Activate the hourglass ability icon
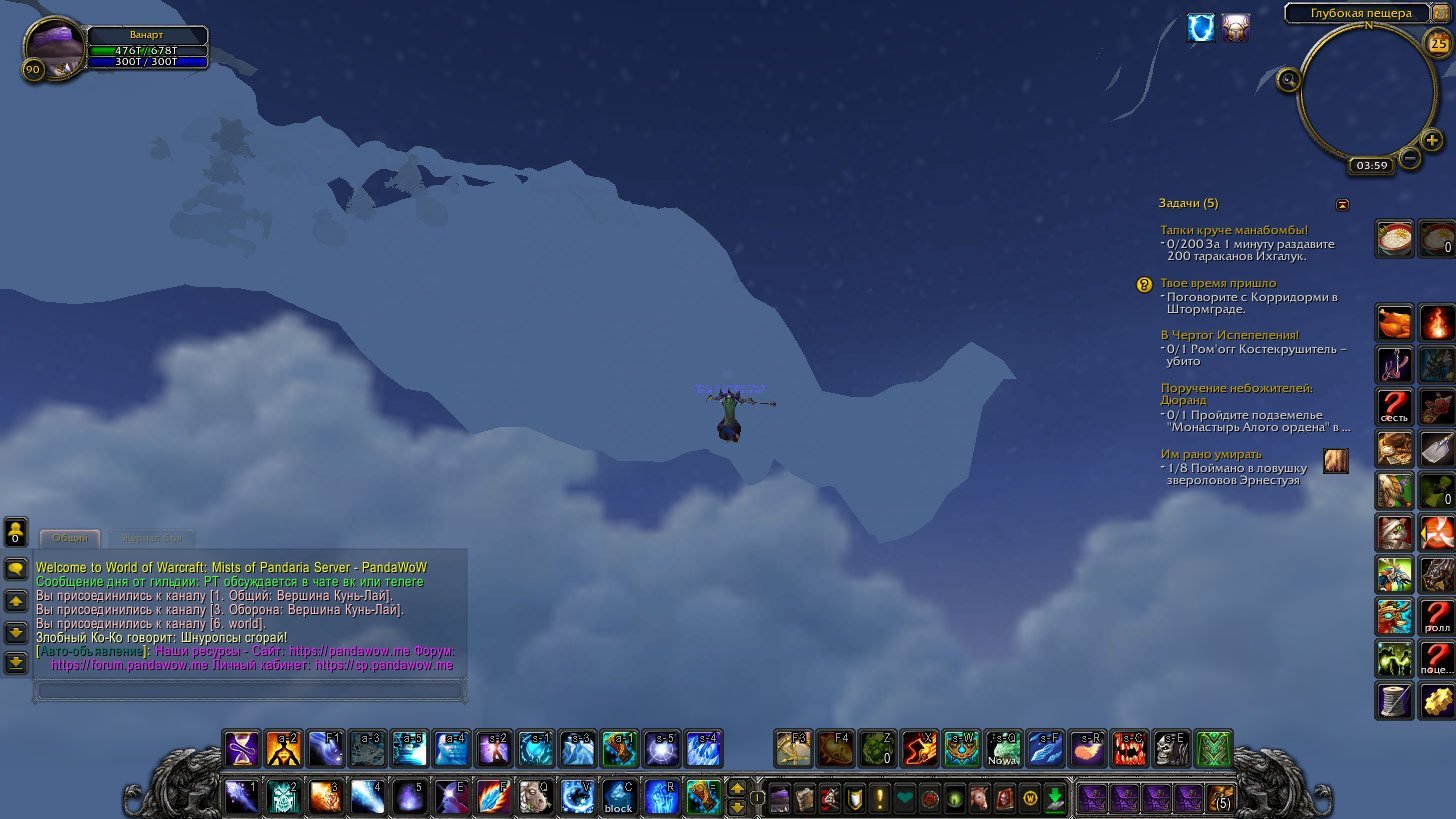Screen dimensions: 1456x819 point(241,749)
